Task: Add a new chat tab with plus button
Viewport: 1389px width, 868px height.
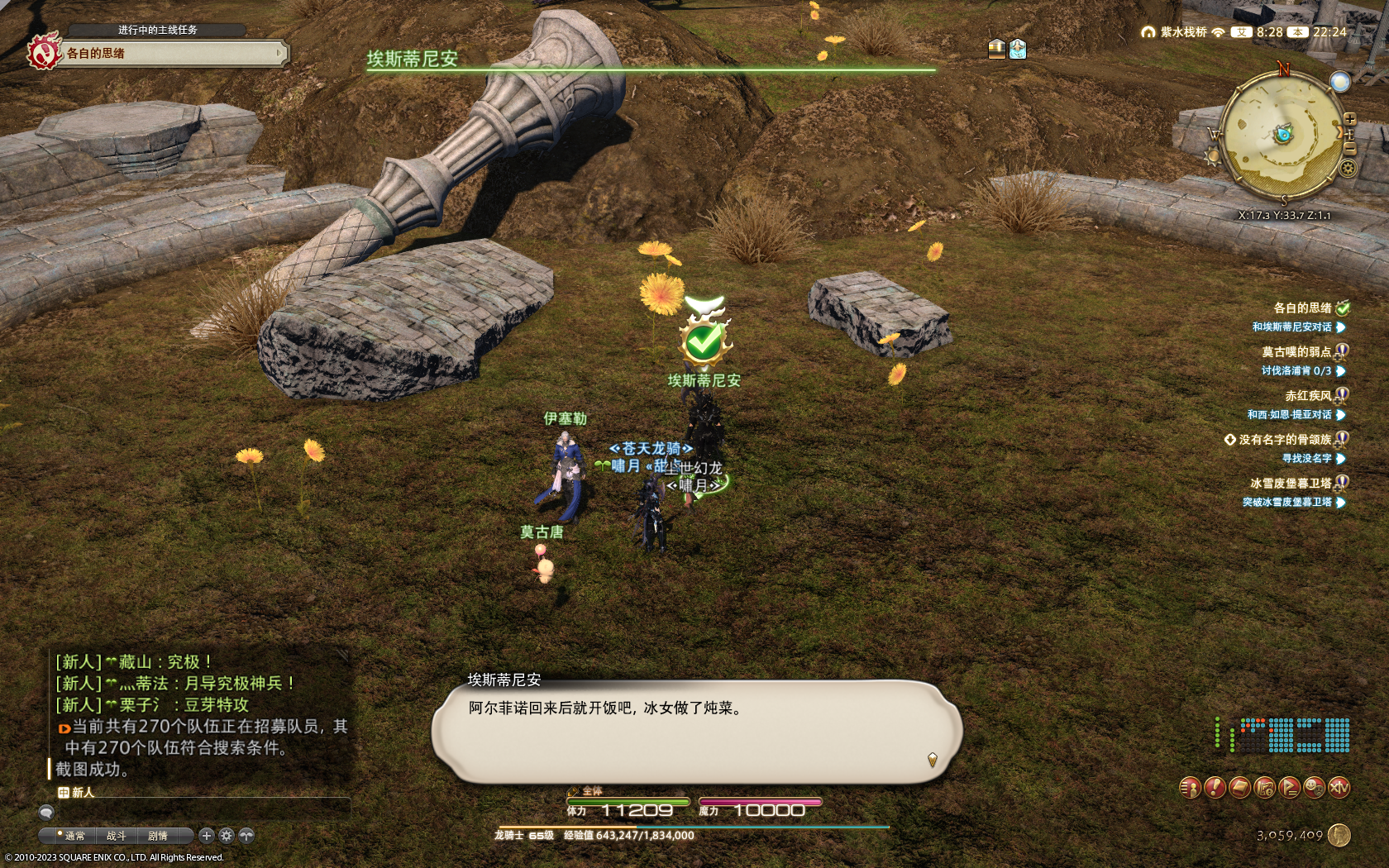Action: [x=207, y=836]
